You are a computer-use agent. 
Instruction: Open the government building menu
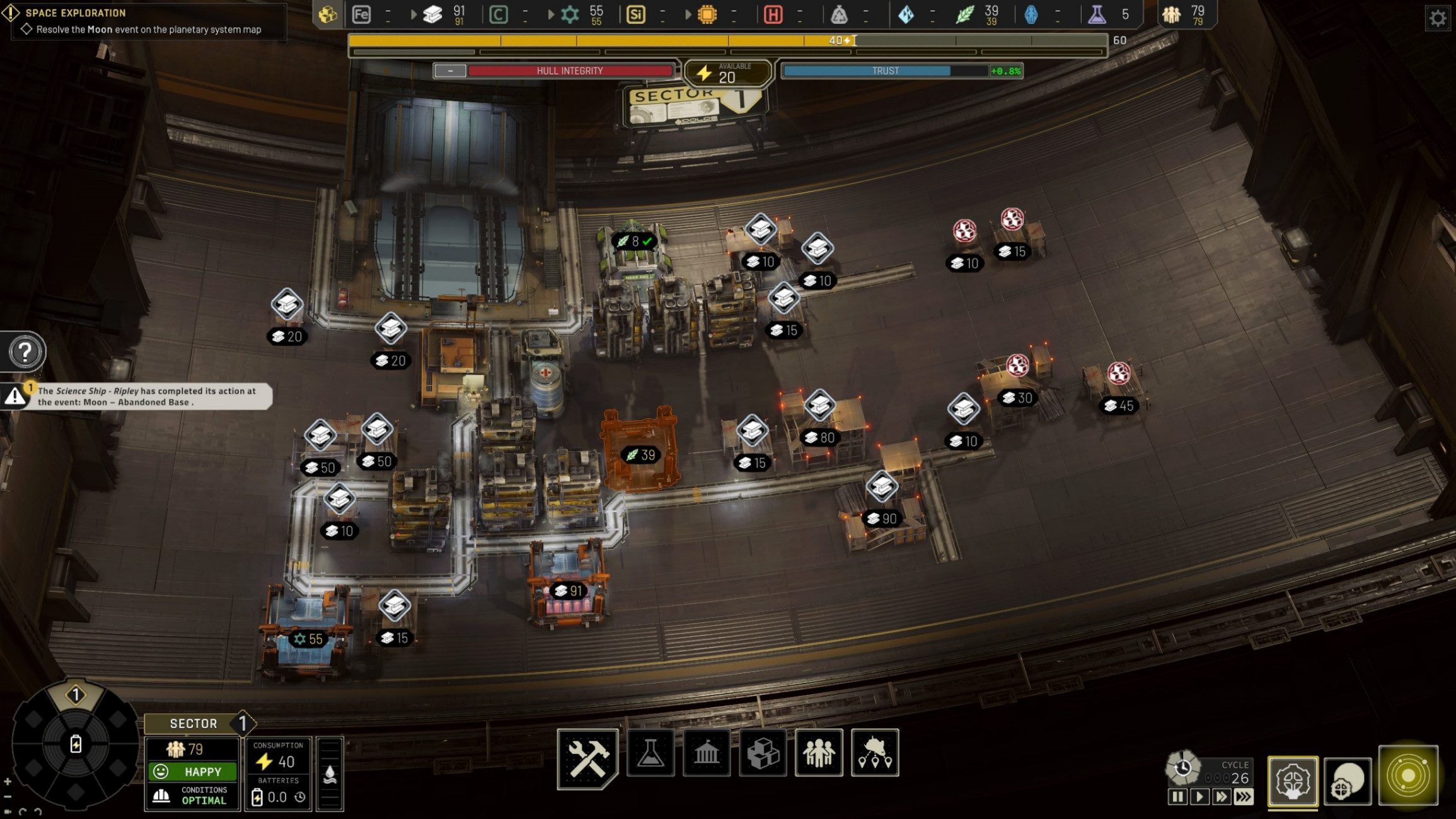(x=707, y=753)
